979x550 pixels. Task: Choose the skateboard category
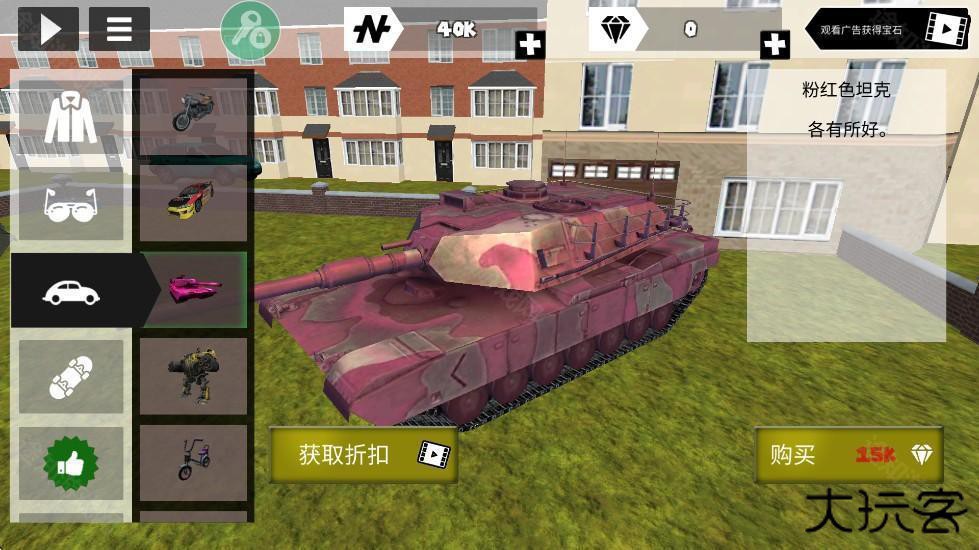71,377
